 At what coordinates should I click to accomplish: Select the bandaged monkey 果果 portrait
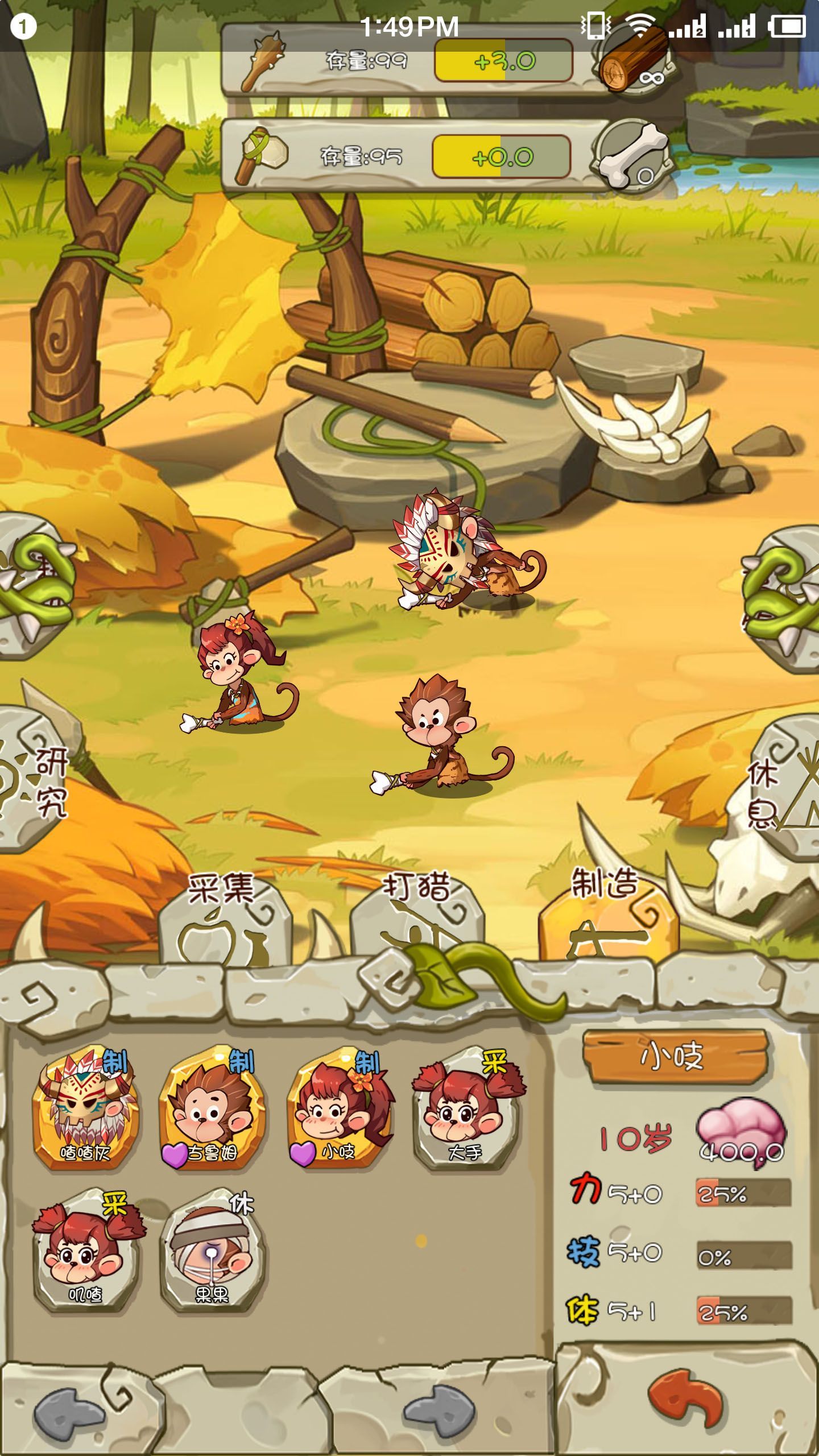(212, 1251)
